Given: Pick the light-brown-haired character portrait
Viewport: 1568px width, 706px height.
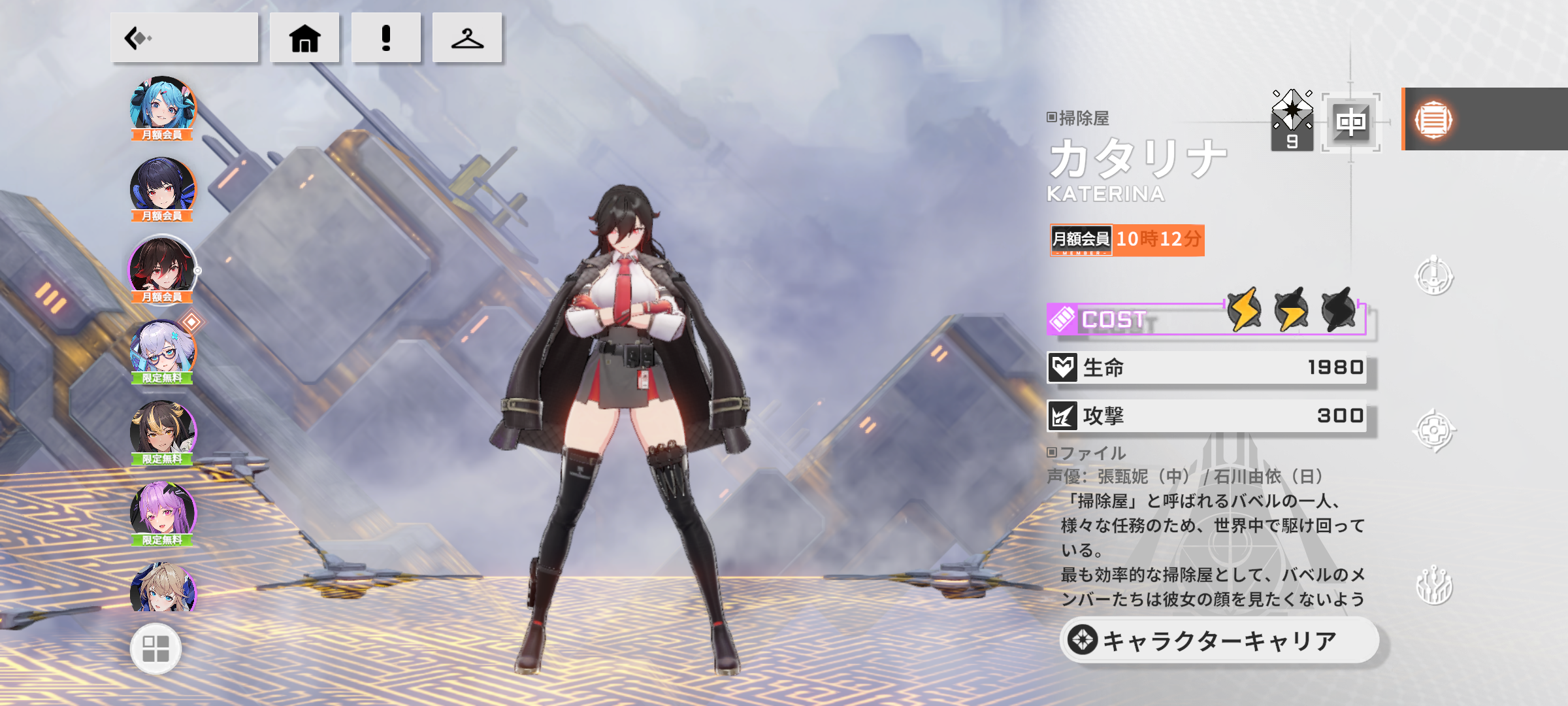Looking at the screenshot, I should (163, 588).
